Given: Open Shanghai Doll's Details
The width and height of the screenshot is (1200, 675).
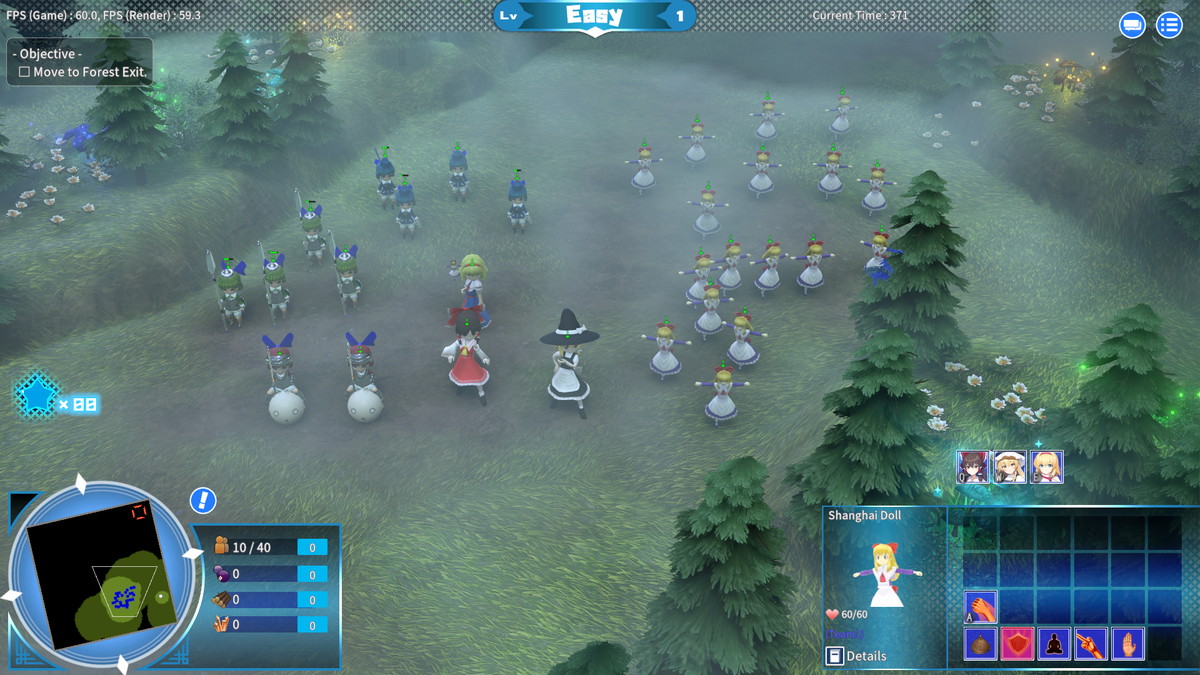Looking at the screenshot, I should 857,656.
